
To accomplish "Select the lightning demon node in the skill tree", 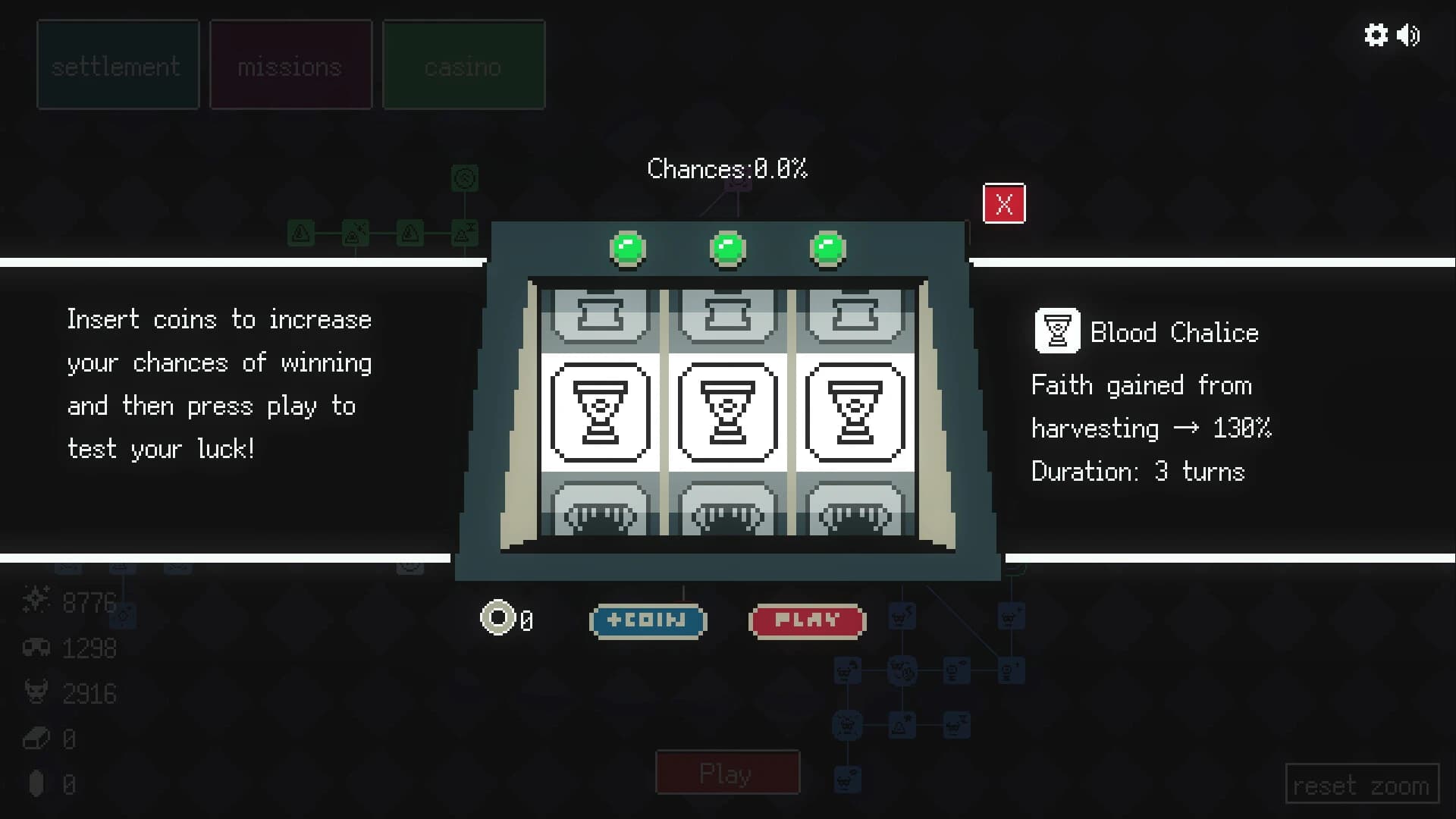I will (902, 616).
